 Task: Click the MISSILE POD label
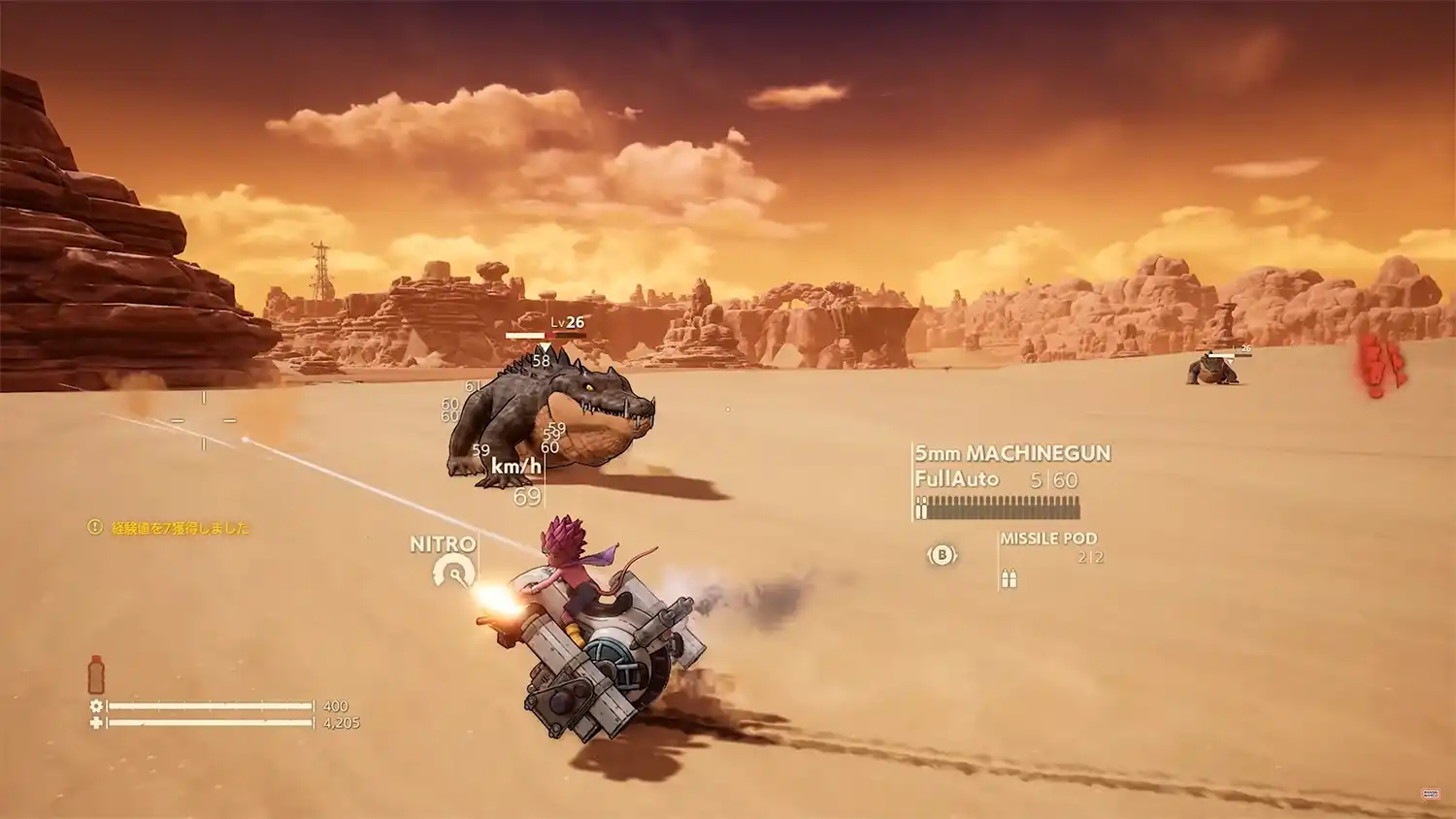pyautogui.click(x=1049, y=539)
